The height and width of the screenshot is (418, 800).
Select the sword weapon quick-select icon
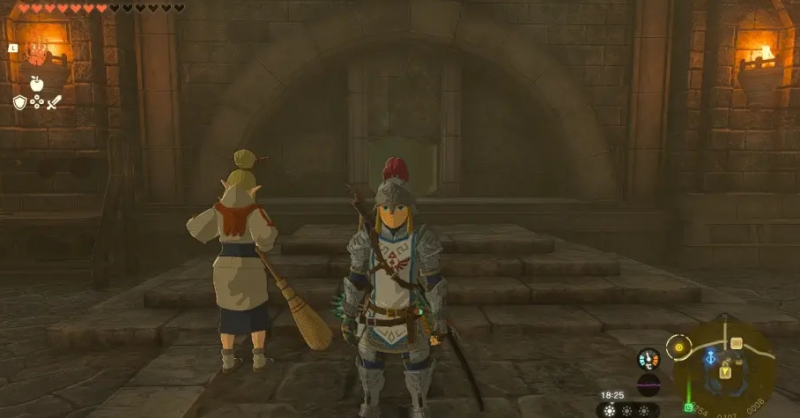click(54, 102)
